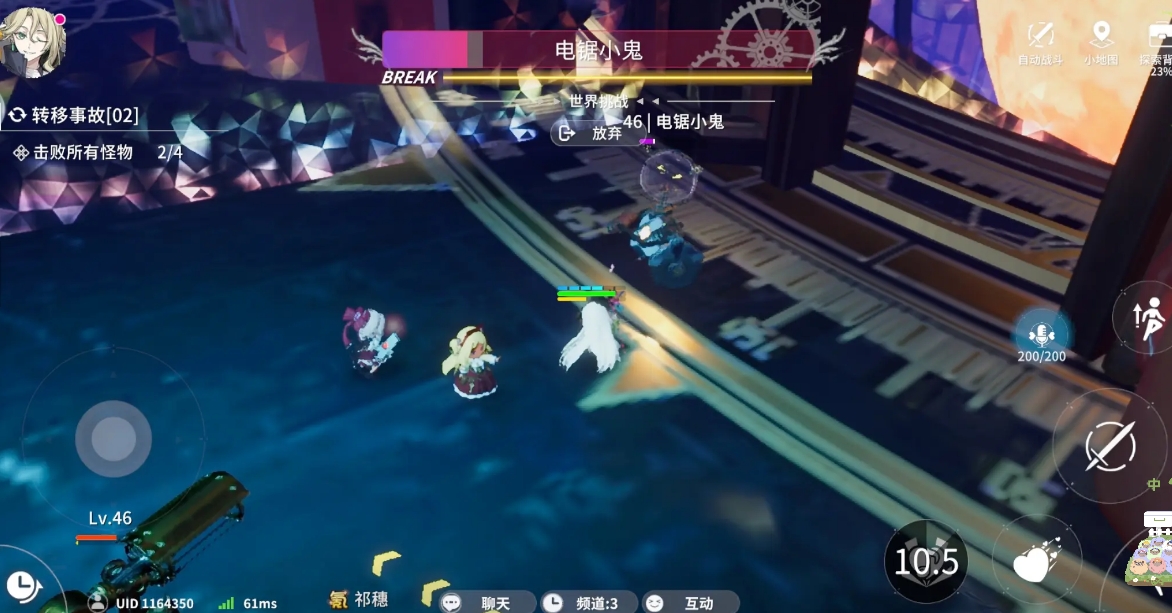Select the 转移事故[02] quest tracker
The height and width of the screenshot is (613, 1172).
coord(75,115)
